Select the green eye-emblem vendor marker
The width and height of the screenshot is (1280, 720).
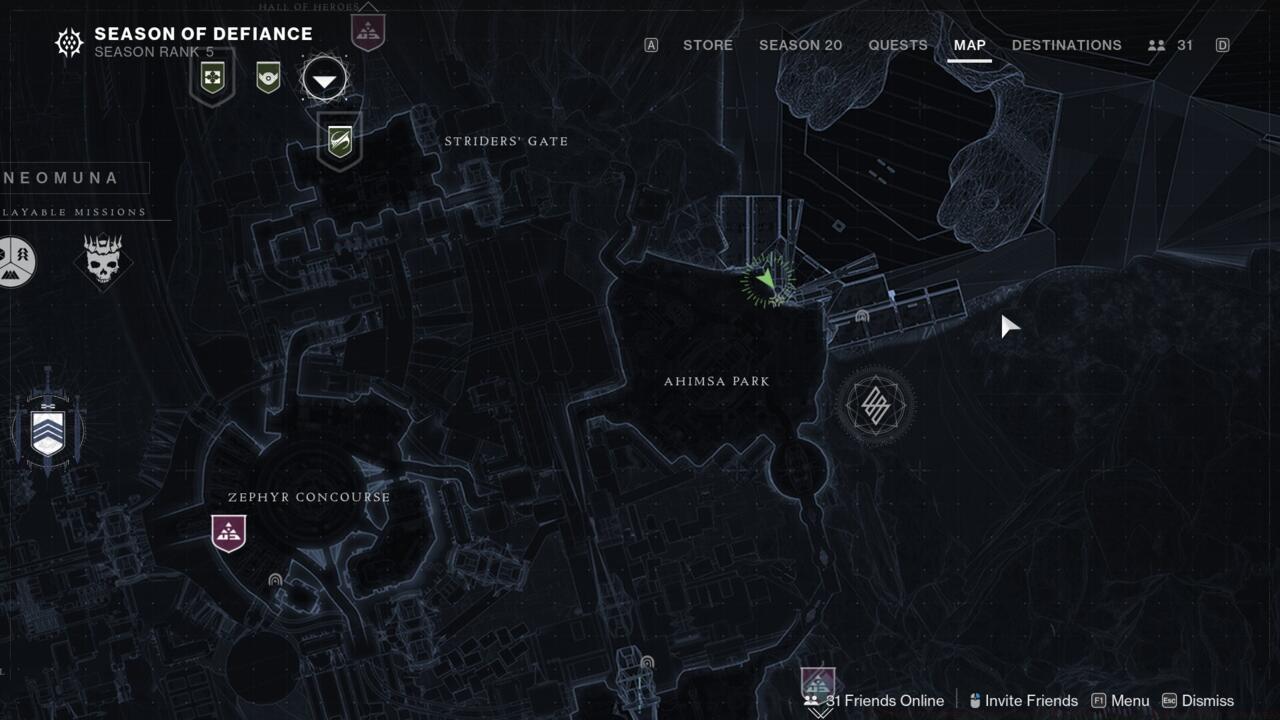click(x=268, y=77)
